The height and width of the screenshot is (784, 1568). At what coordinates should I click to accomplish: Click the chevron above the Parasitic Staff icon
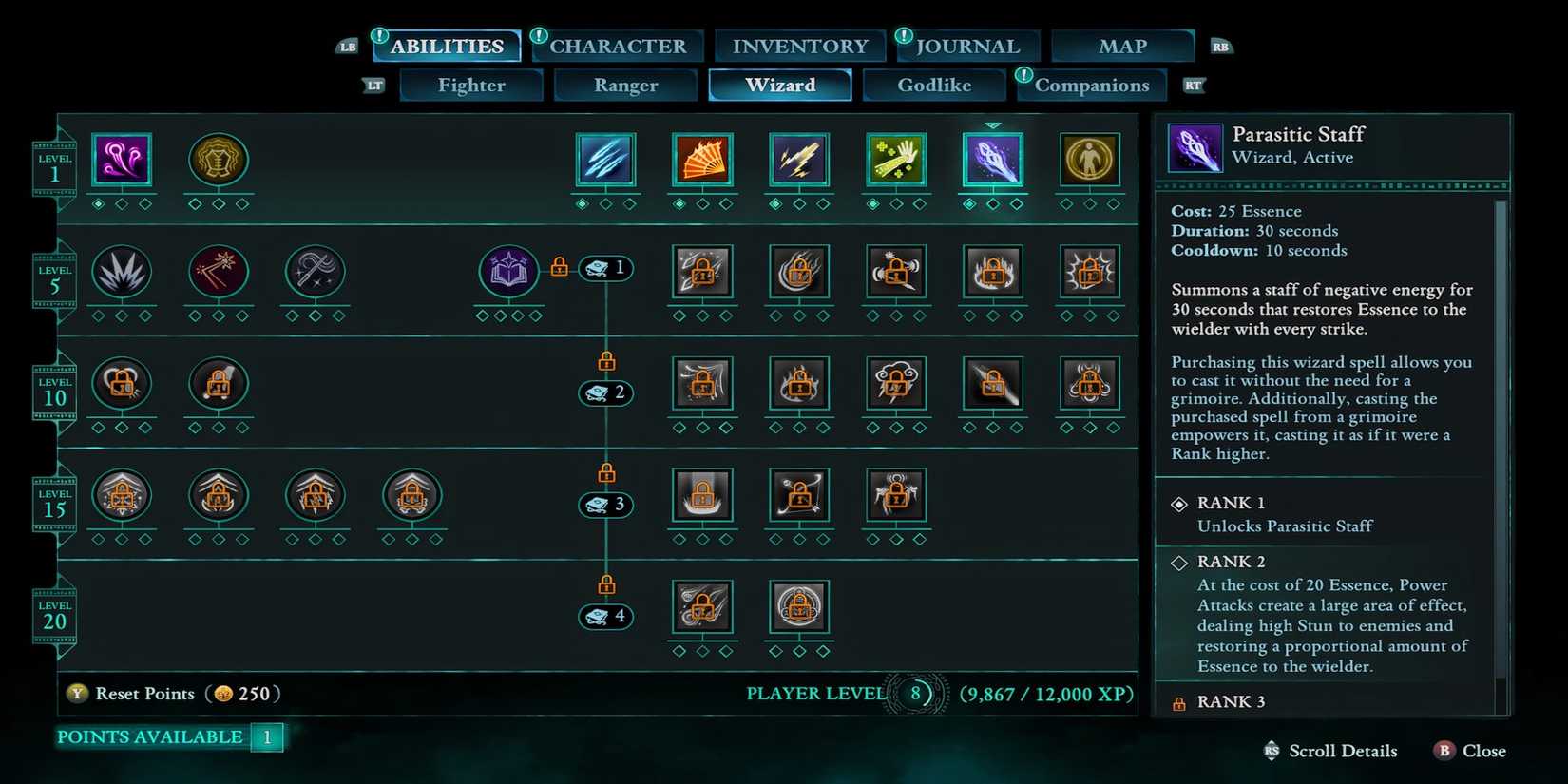[993, 124]
